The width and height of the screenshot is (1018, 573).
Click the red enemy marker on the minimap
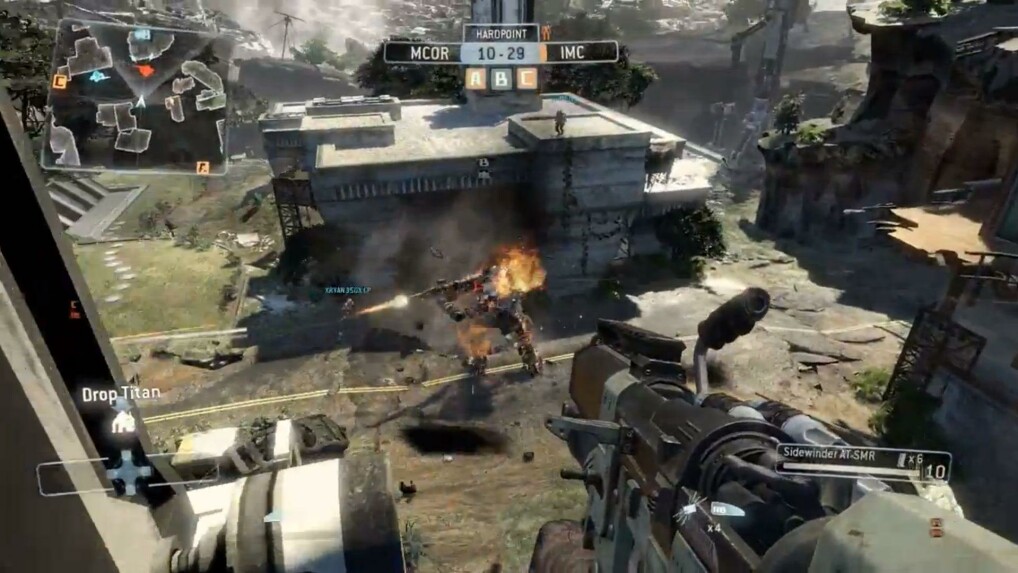146,70
